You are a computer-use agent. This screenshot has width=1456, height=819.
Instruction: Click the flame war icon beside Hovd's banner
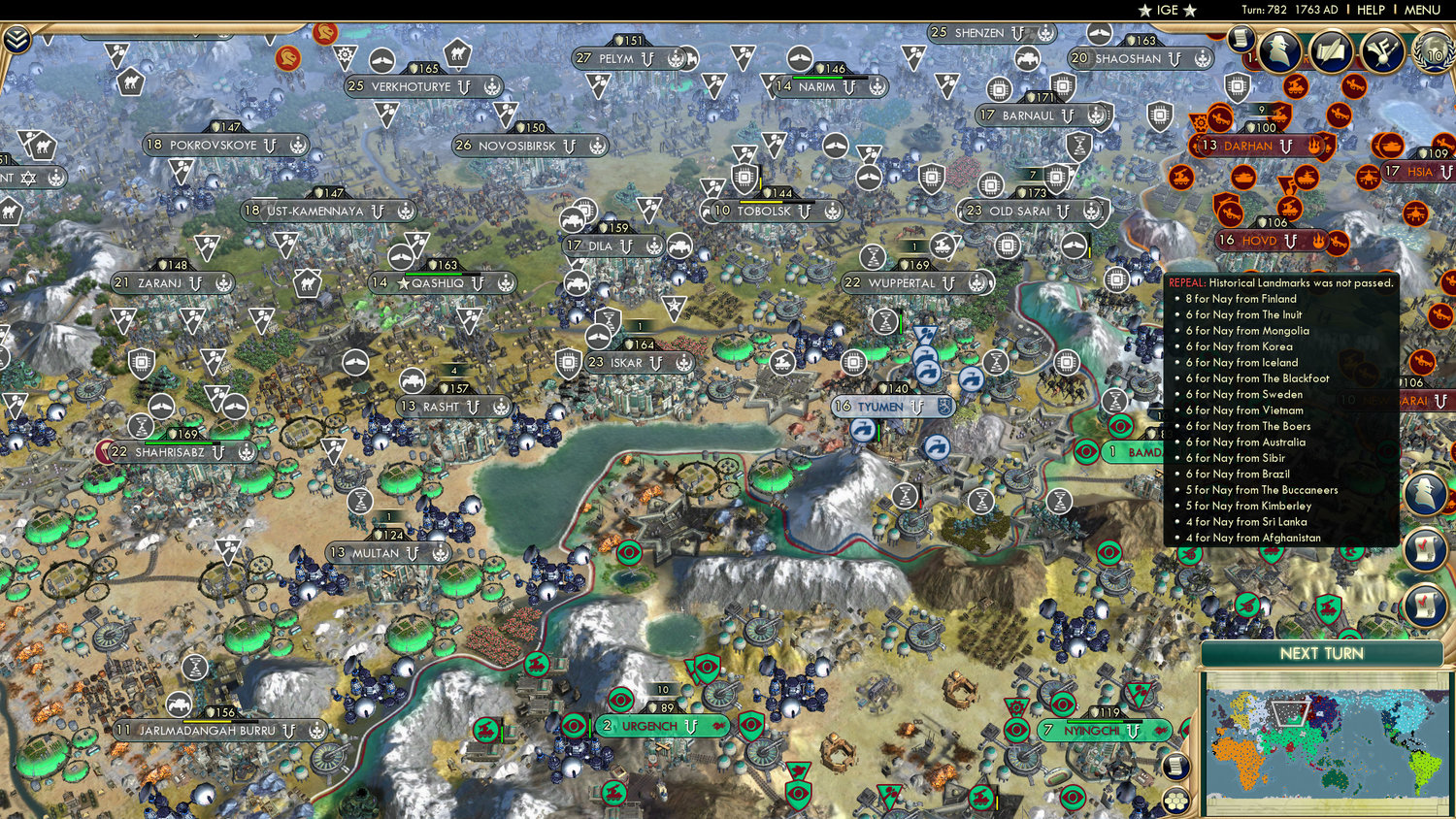pos(1318,241)
